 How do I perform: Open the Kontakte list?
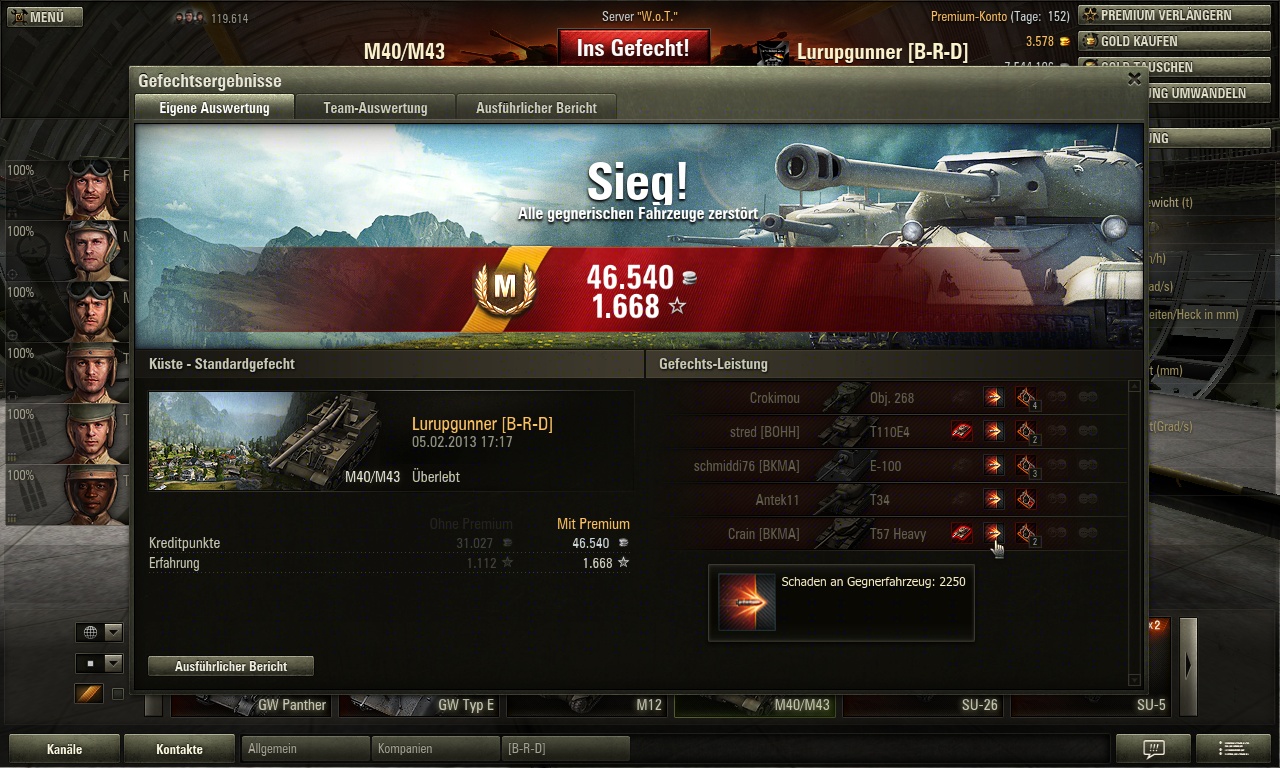coord(179,749)
